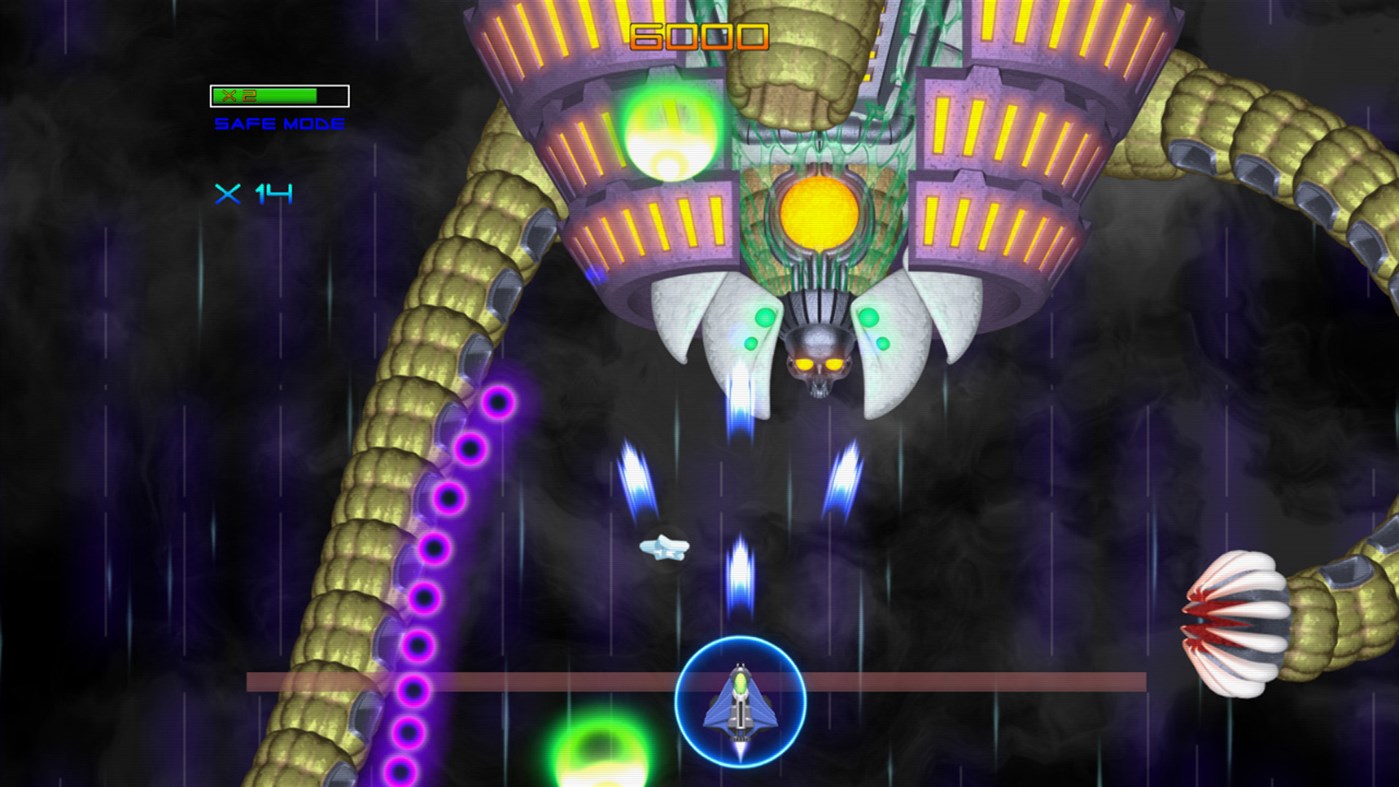Image resolution: width=1399 pixels, height=787 pixels.
Task: Select the 6000 score display
Action: (698, 38)
